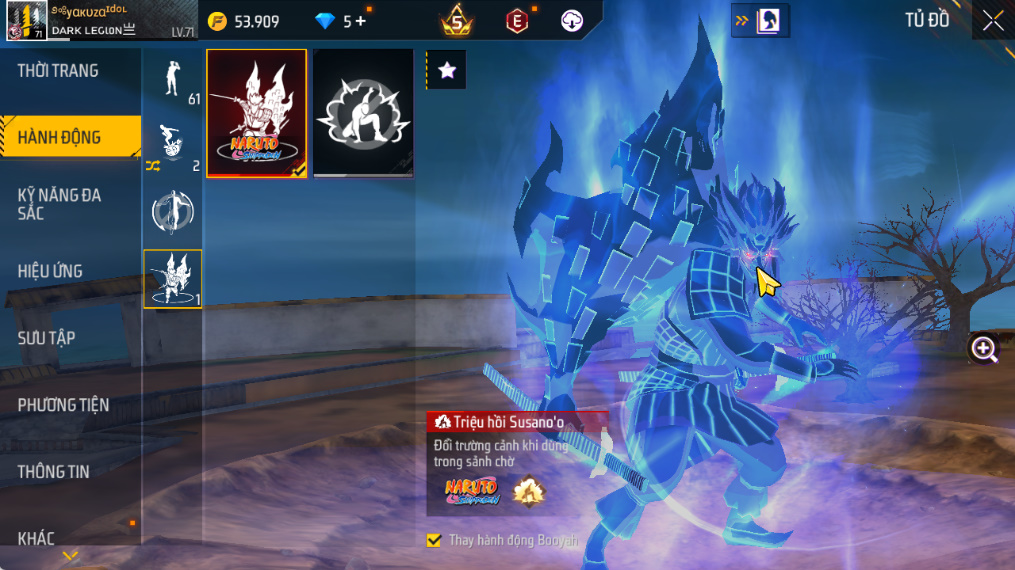Viewport: 1015px width, 570px height.
Task: Toggle the star favorites filter
Action: [446, 70]
